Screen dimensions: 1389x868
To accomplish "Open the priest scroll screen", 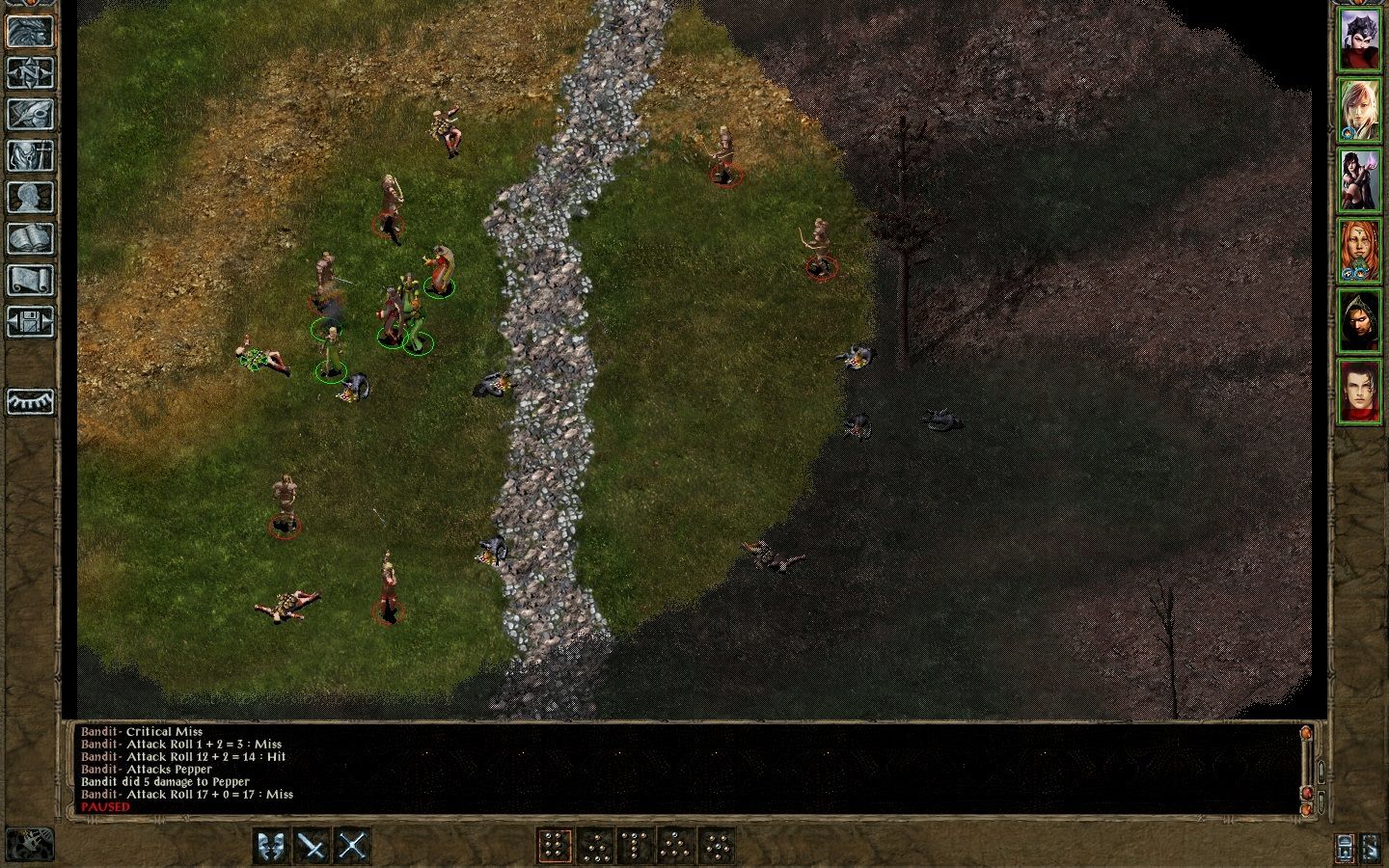I will tap(30, 281).
